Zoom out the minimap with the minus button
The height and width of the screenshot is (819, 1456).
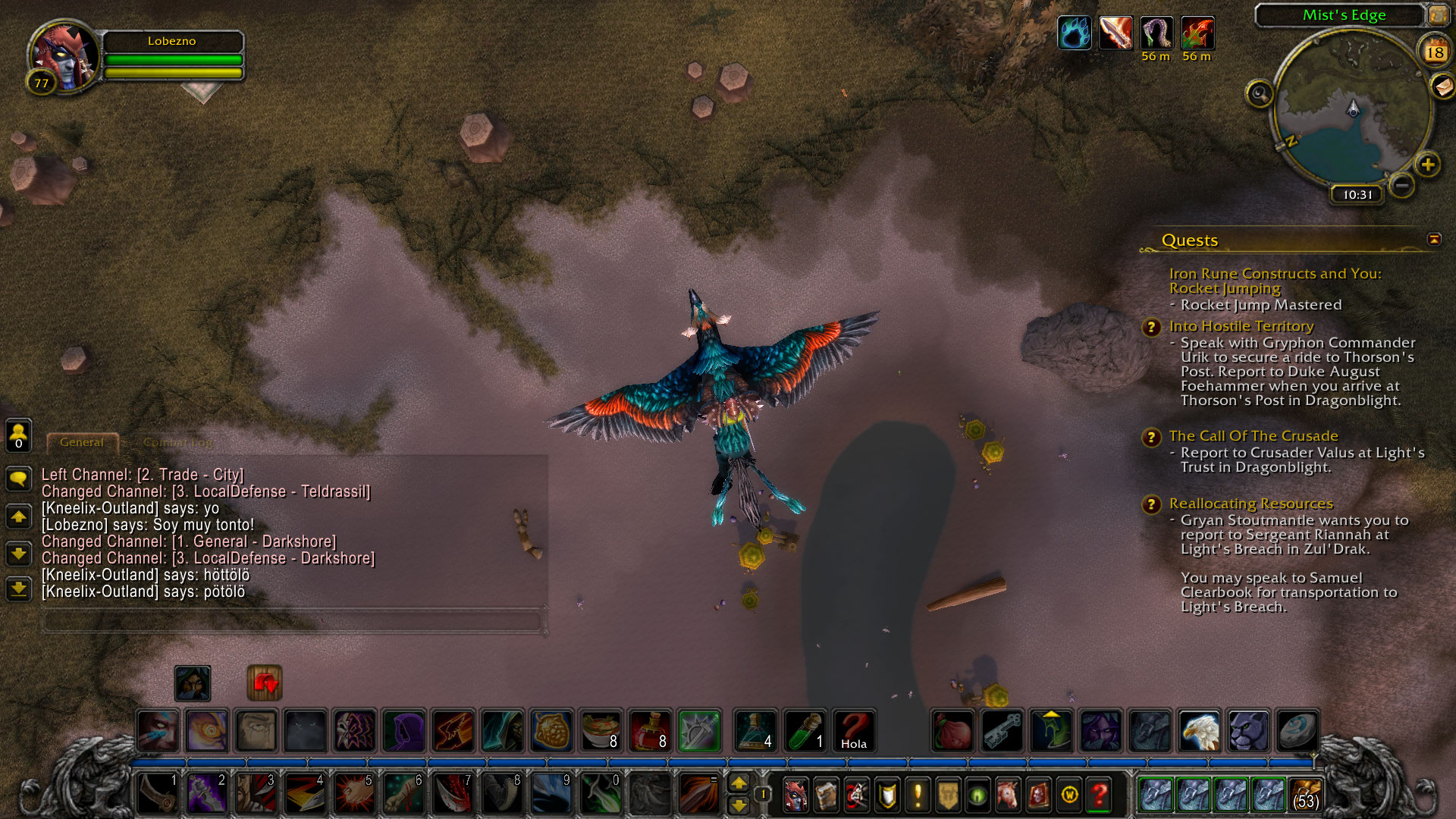(1402, 185)
